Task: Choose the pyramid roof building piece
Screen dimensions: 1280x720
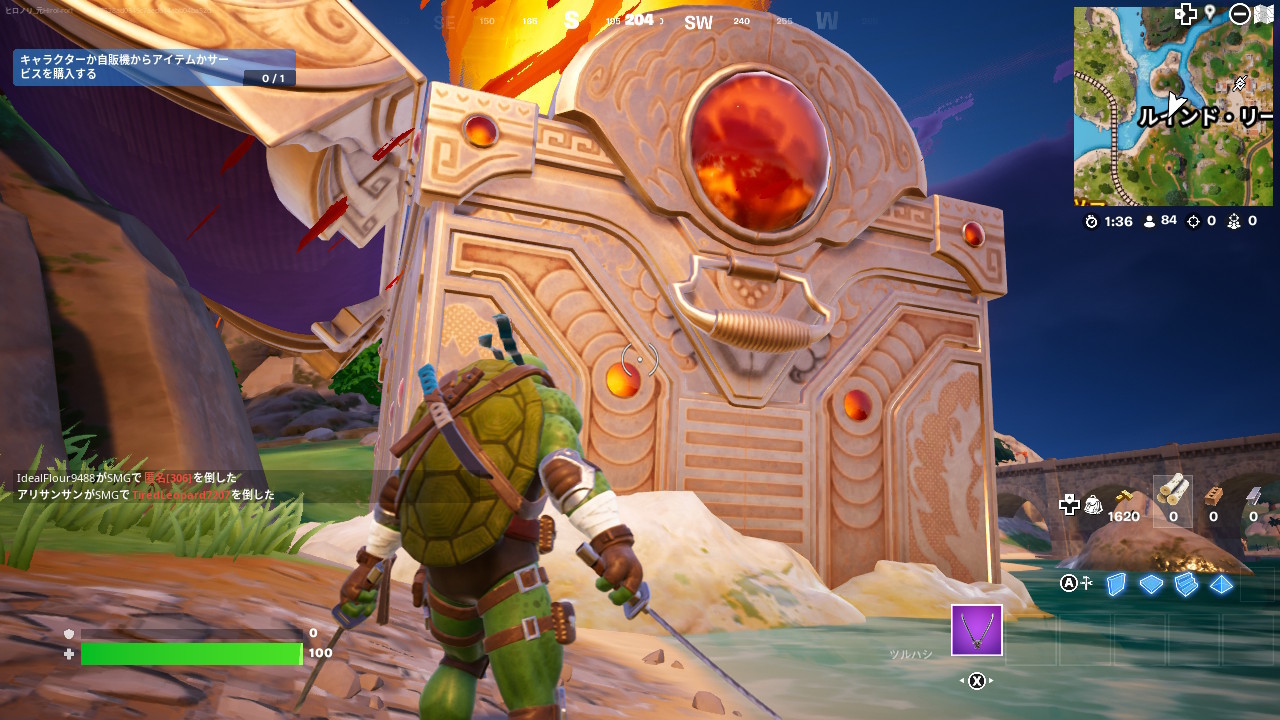Action: point(1221,584)
